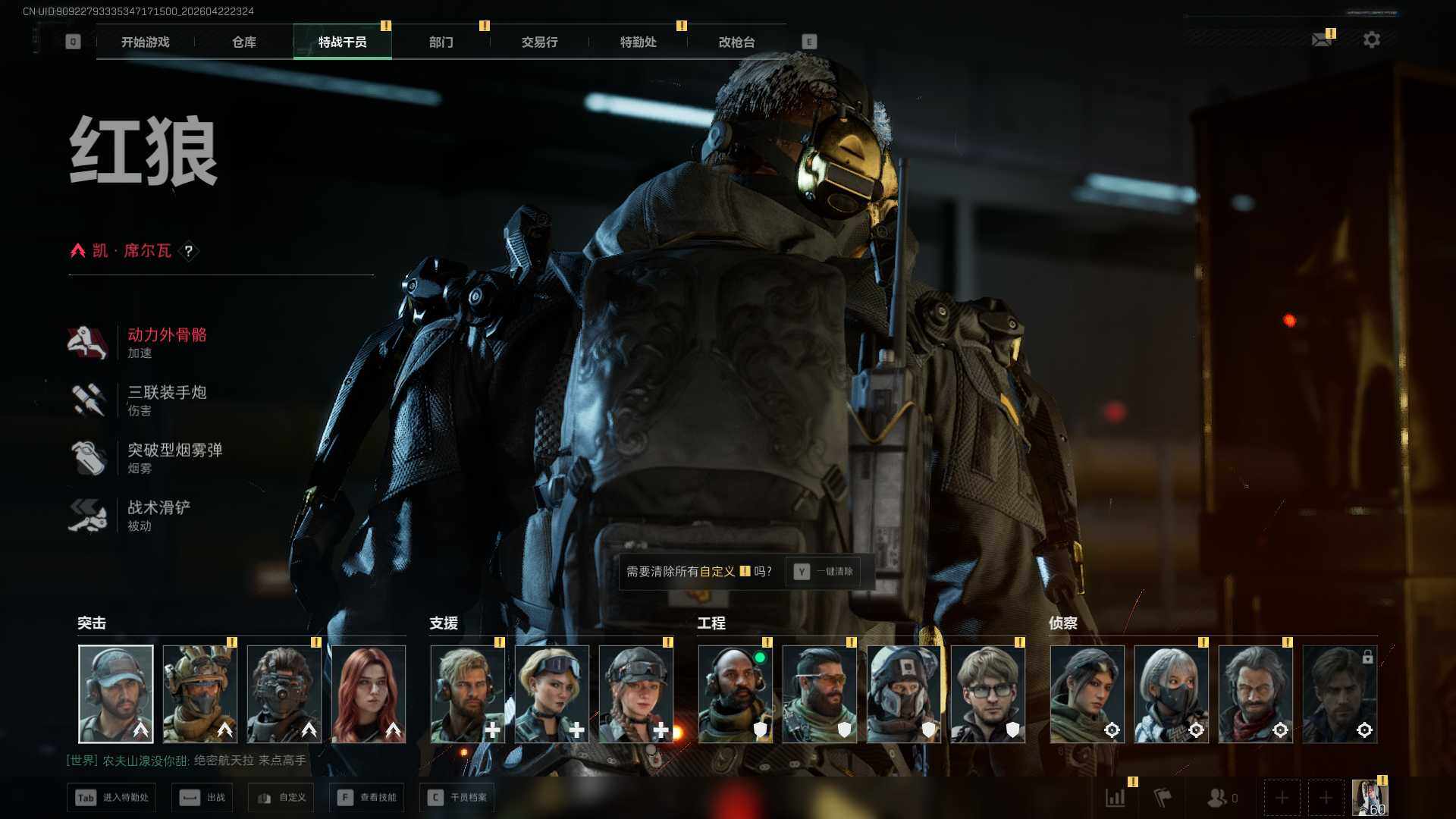The image size is (1456, 819).
Task: Choose the red-haired assault operator portrait
Action: (x=369, y=694)
